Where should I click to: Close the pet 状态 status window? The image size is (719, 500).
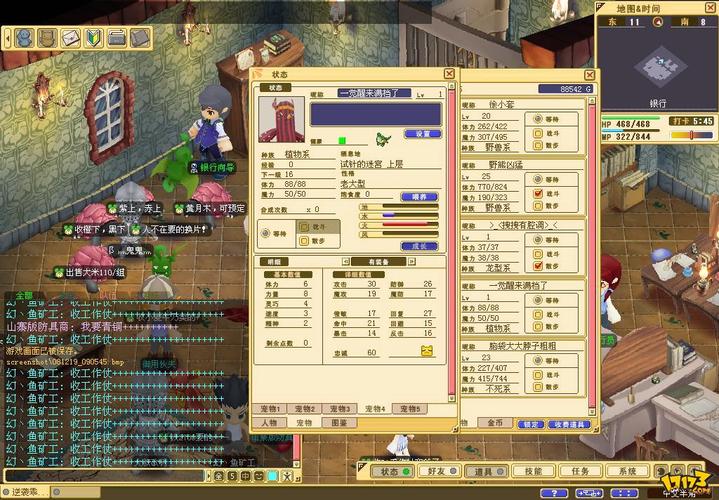(448, 73)
